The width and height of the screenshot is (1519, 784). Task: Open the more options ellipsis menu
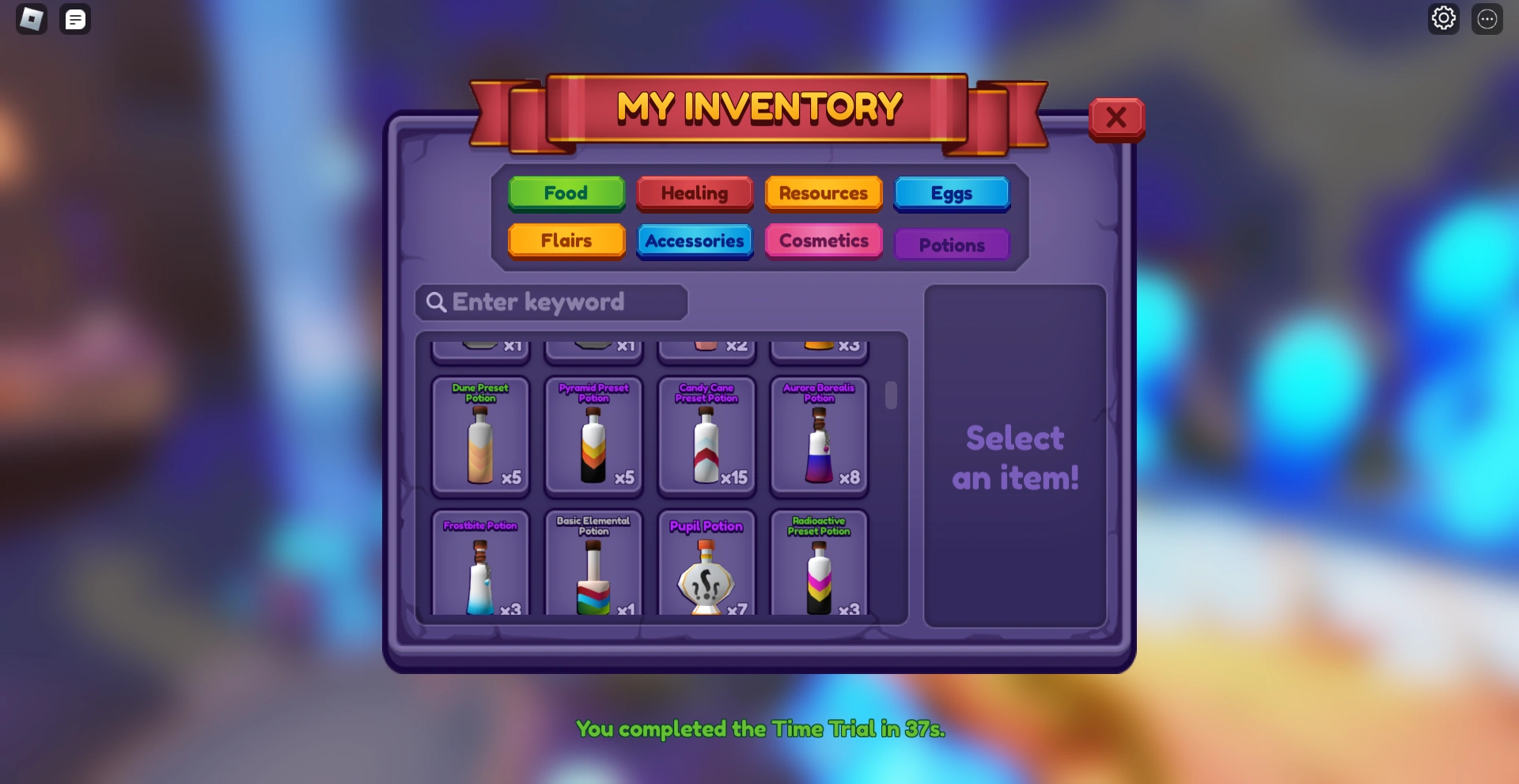coord(1487,18)
